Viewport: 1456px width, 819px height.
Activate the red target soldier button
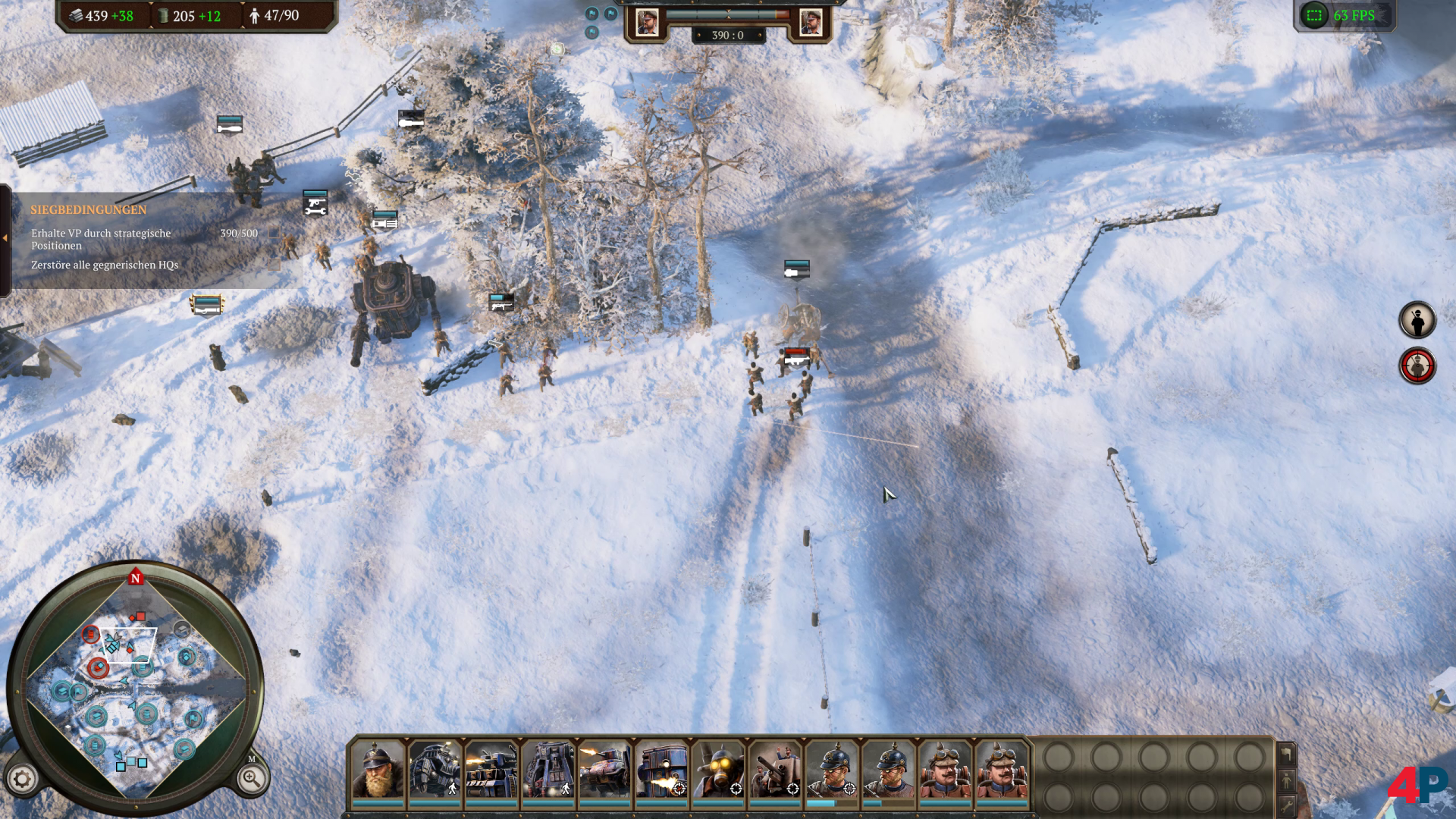click(x=1417, y=366)
